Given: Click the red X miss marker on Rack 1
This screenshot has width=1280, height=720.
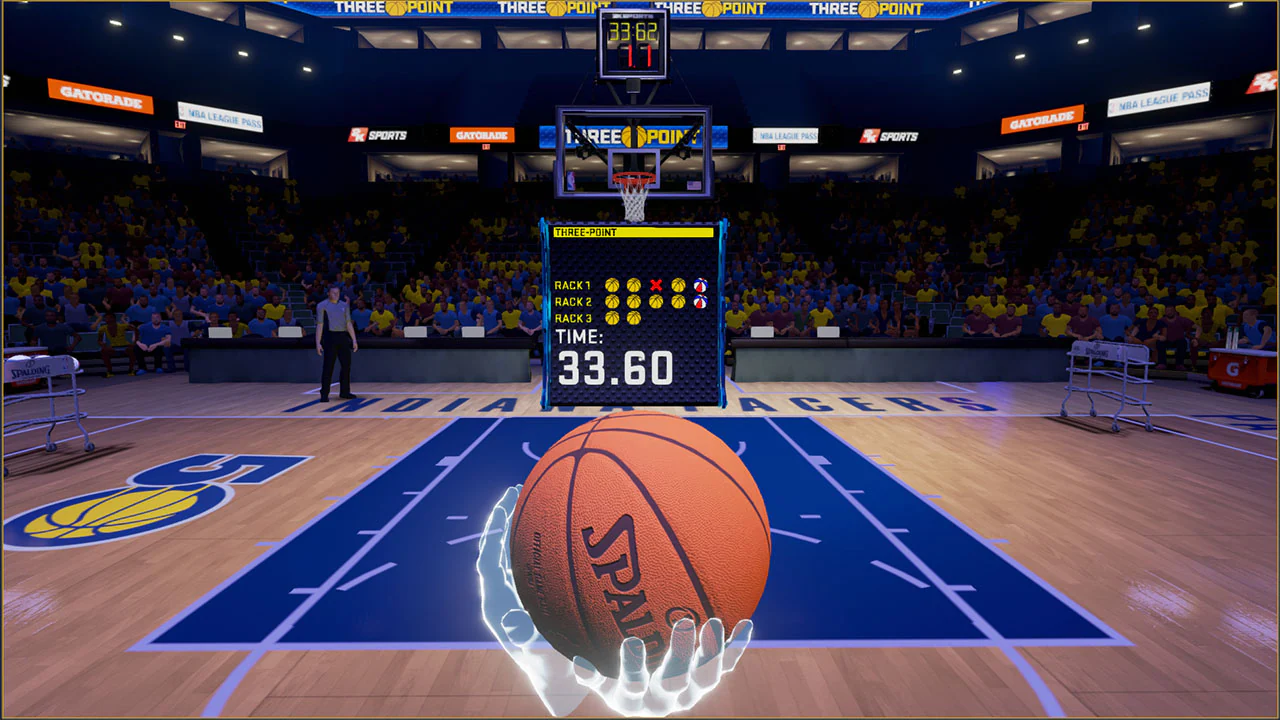Looking at the screenshot, I should pyautogui.click(x=654, y=285).
